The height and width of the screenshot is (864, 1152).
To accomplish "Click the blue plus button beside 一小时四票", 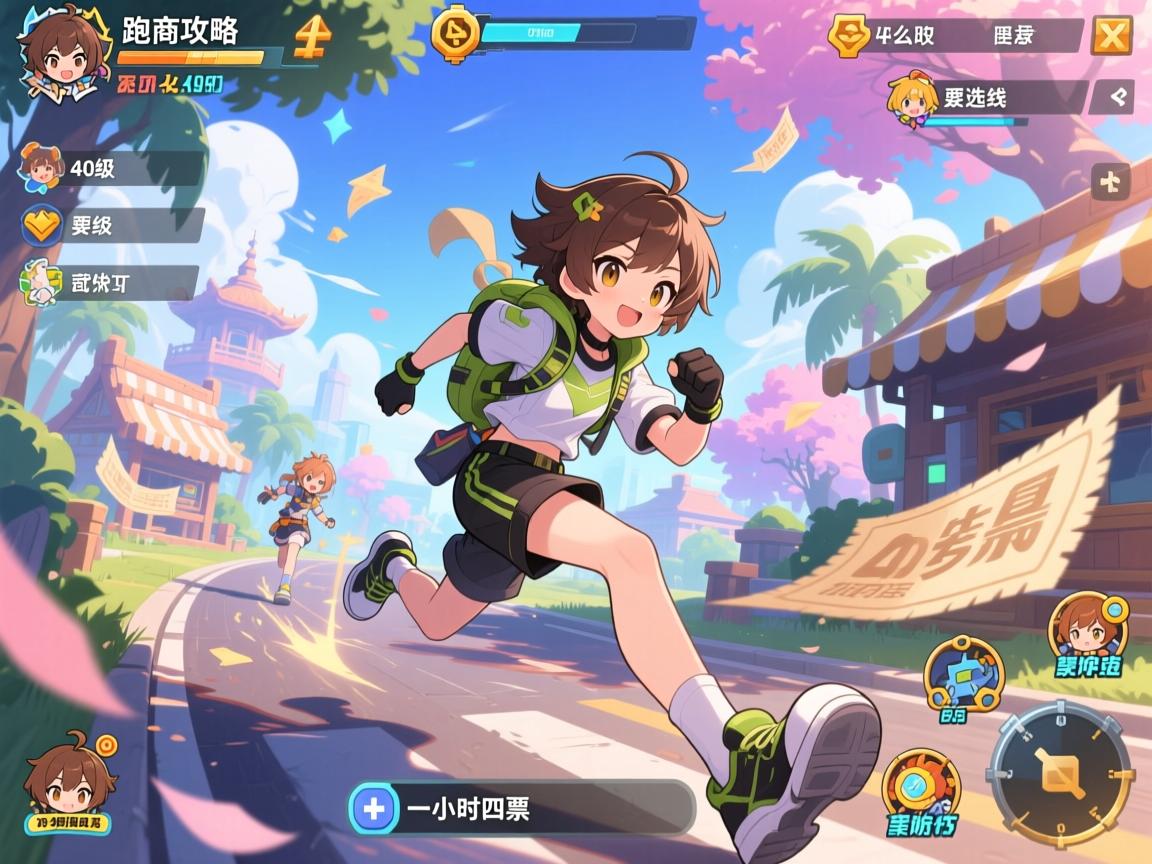I will point(374,808).
